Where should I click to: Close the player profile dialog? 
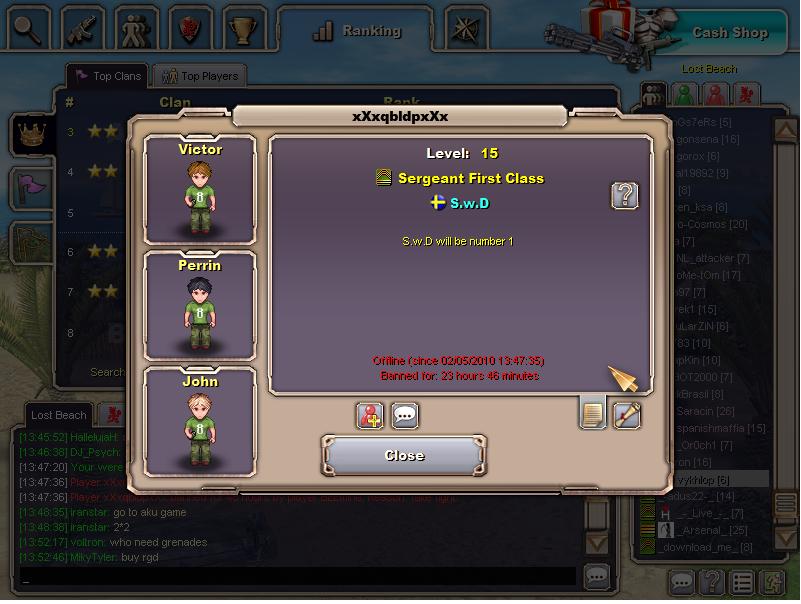[404, 455]
